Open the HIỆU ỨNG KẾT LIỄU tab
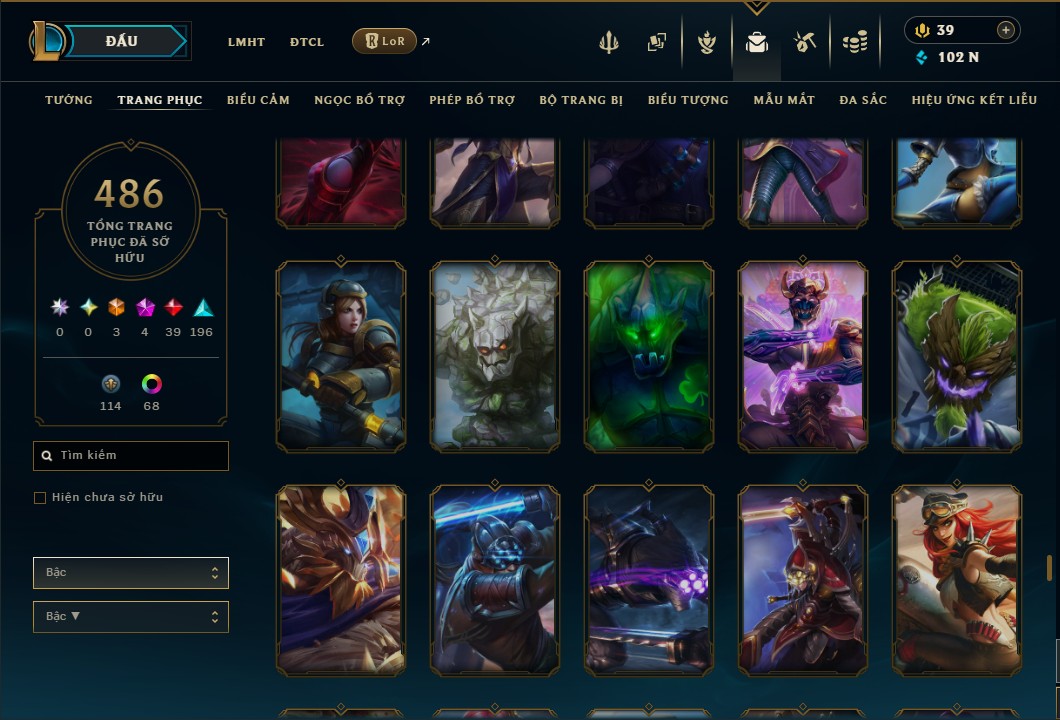Image resolution: width=1060 pixels, height=720 pixels. pyautogui.click(x=976, y=100)
